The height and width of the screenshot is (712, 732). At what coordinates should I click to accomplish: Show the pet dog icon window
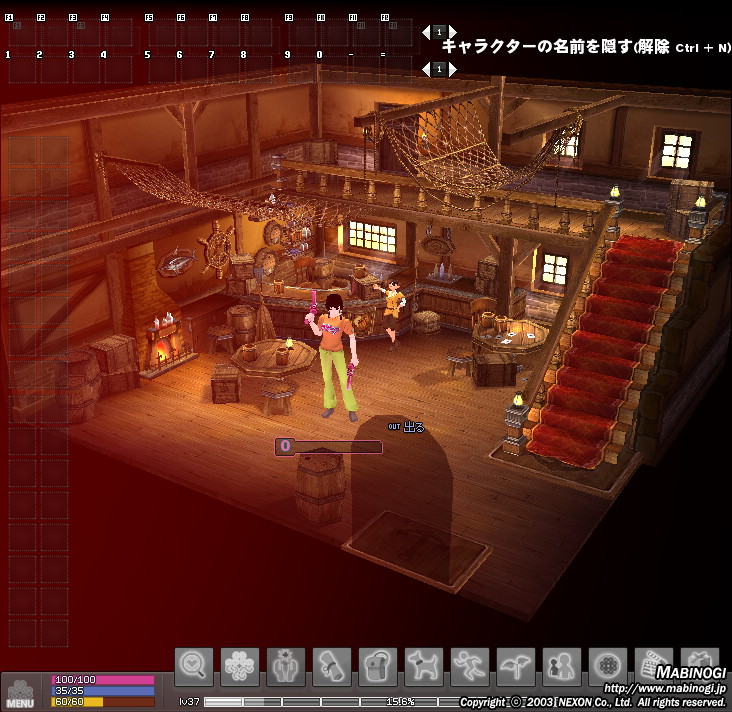click(x=424, y=666)
